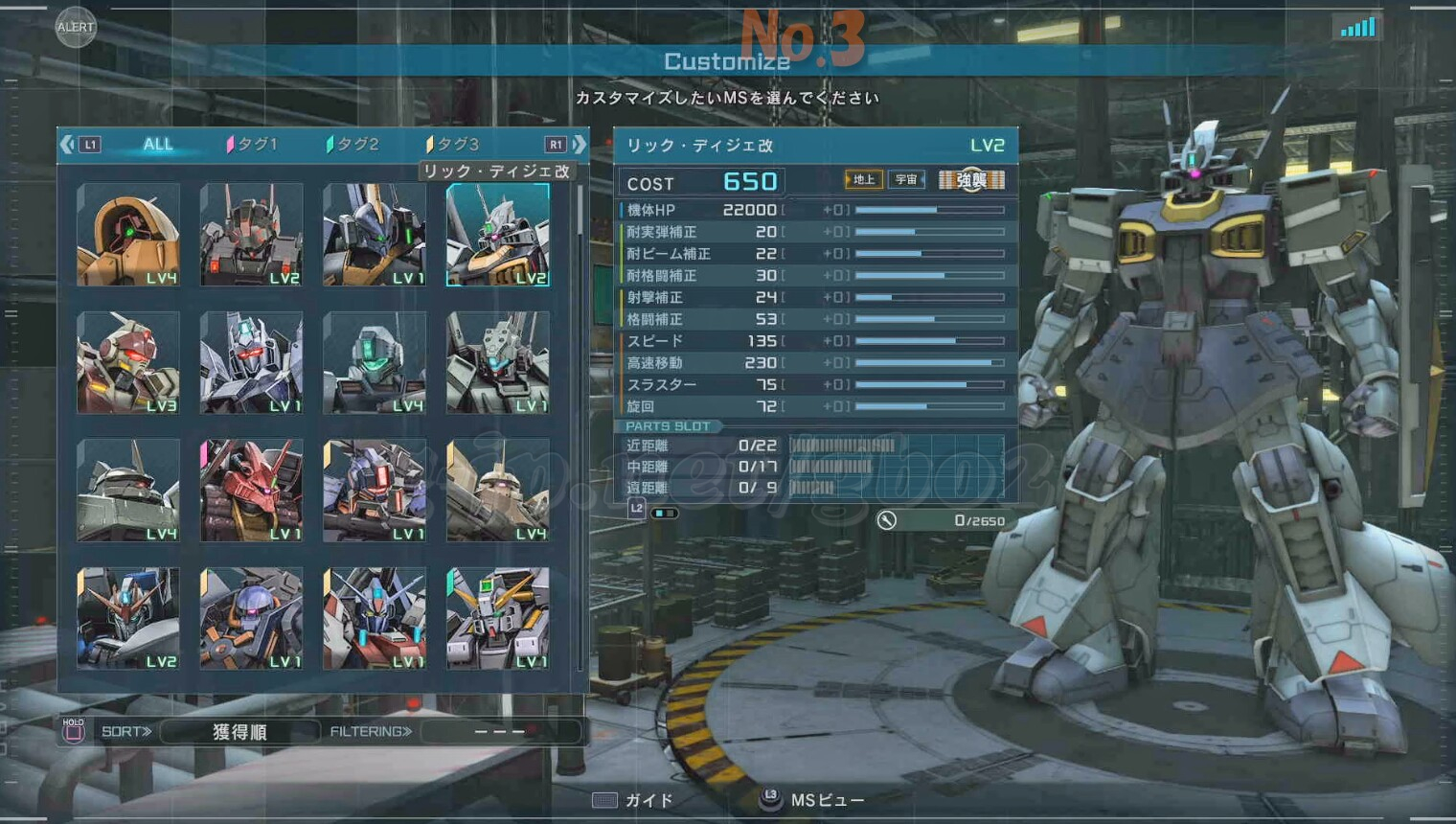Viewport: 1456px width, 824px height.
Task: Open the FILTERING selector showing dashes
Action: pyautogui.click(x=500, y=732)
